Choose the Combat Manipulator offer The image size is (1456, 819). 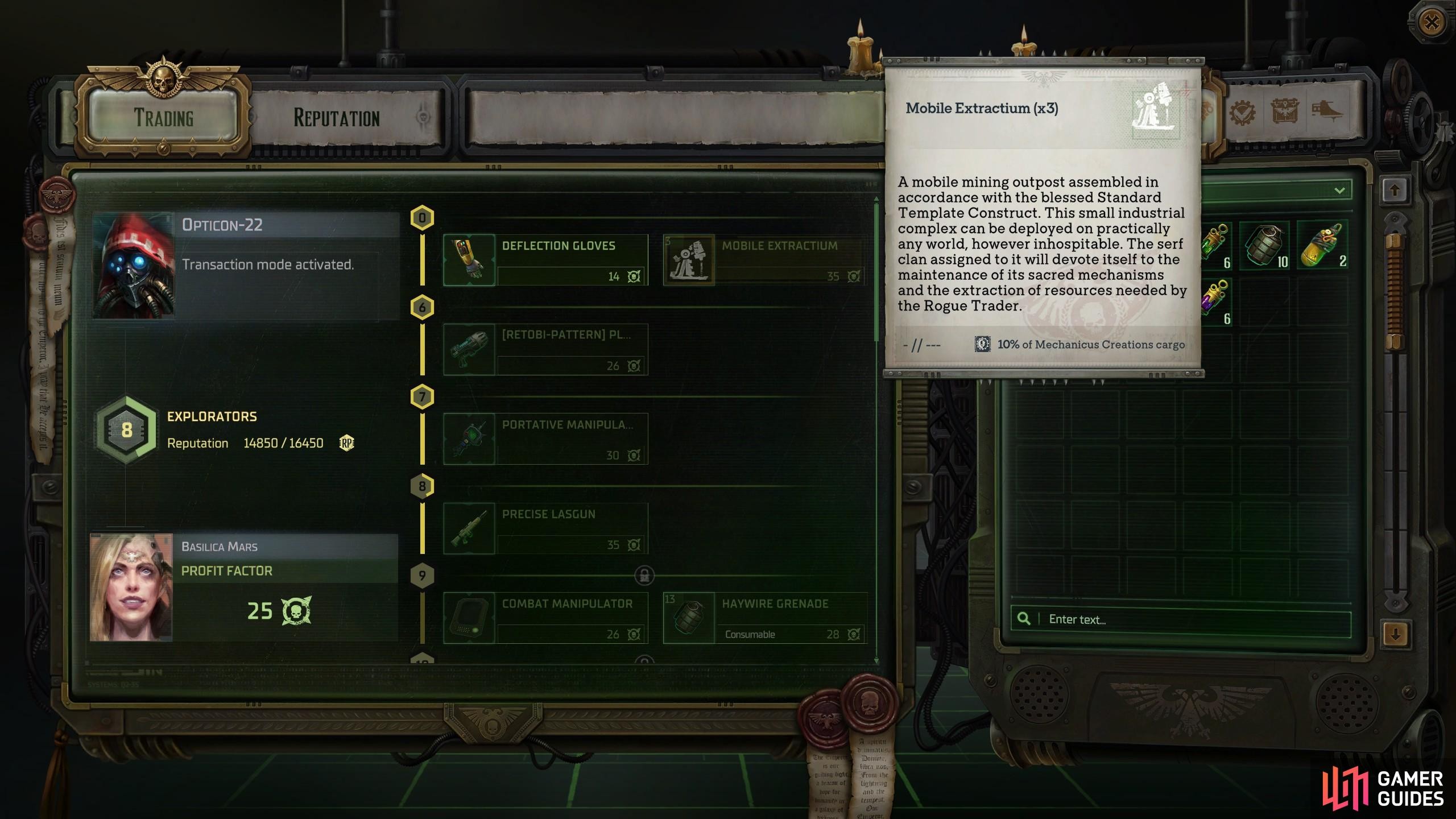click(545, 618)
